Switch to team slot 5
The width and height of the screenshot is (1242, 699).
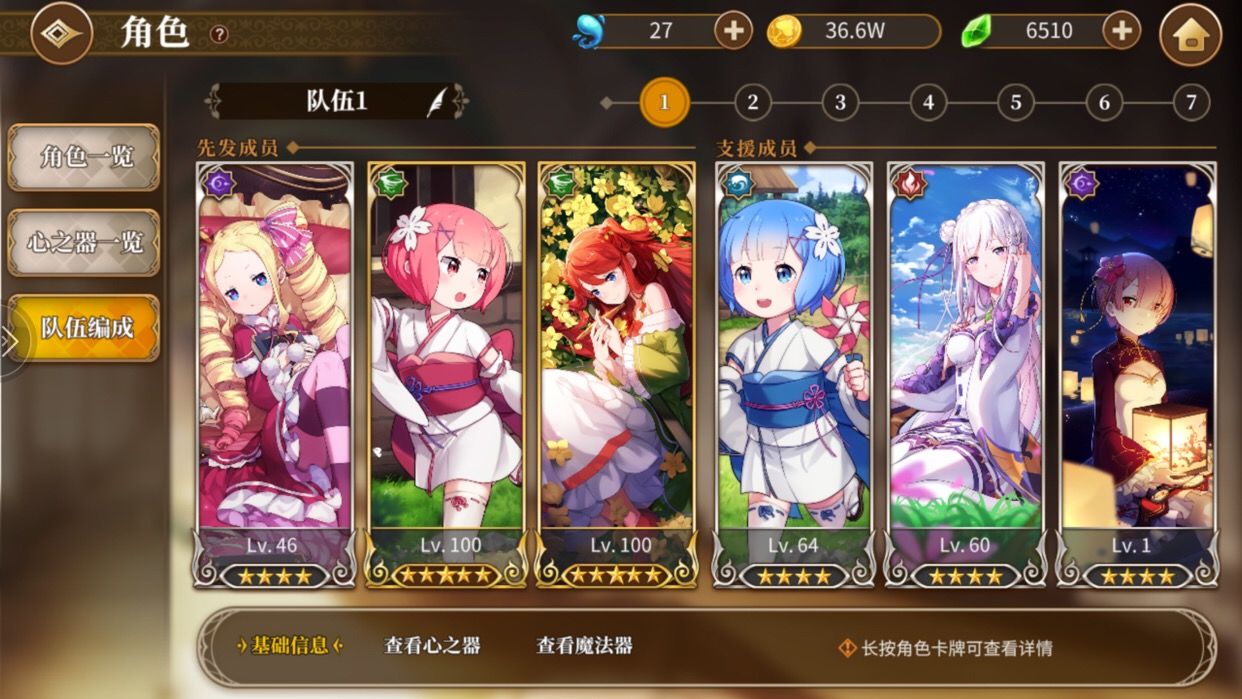[1015, 102]
